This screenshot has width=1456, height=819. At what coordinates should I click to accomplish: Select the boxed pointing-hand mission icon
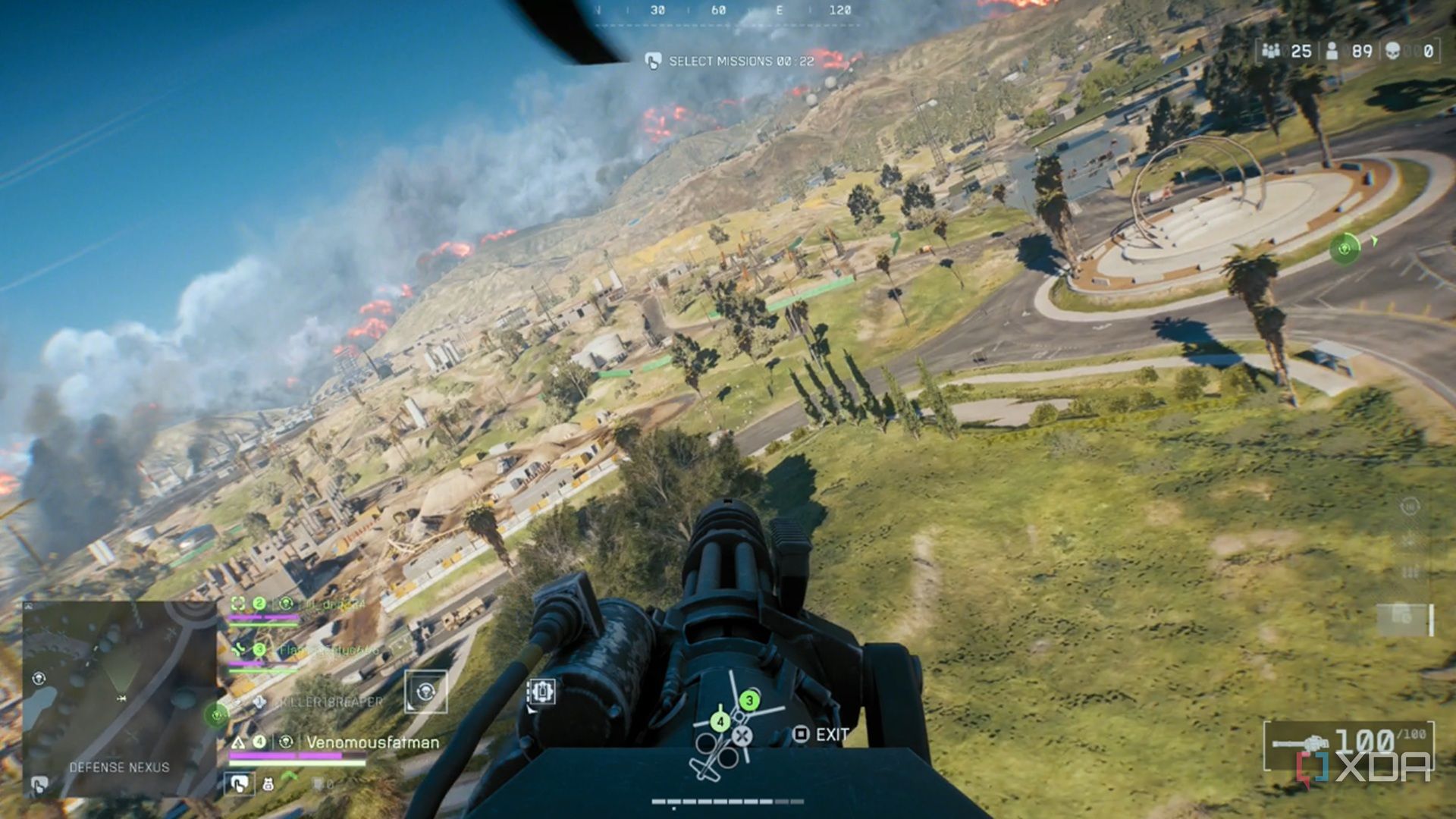point(239,784)
